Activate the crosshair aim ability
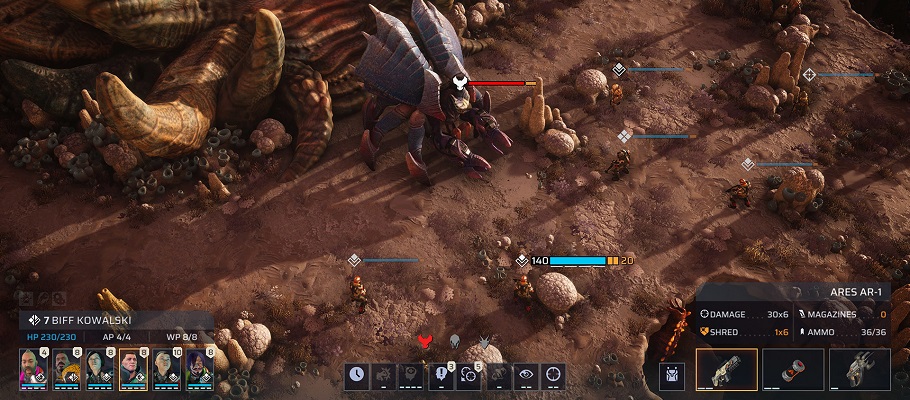 [553, 376]
